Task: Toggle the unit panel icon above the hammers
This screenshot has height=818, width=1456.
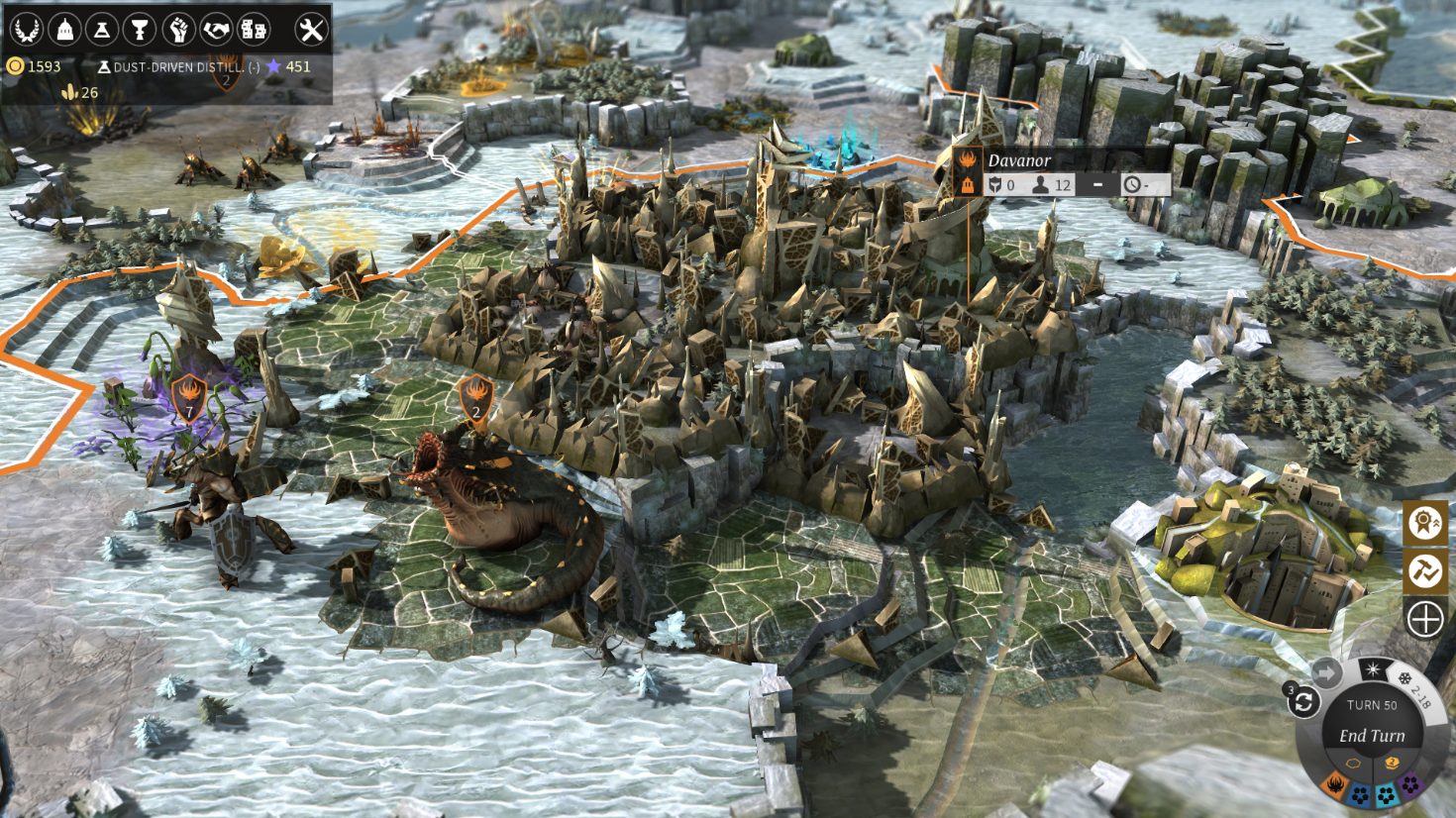Action: click(1423, 524)
